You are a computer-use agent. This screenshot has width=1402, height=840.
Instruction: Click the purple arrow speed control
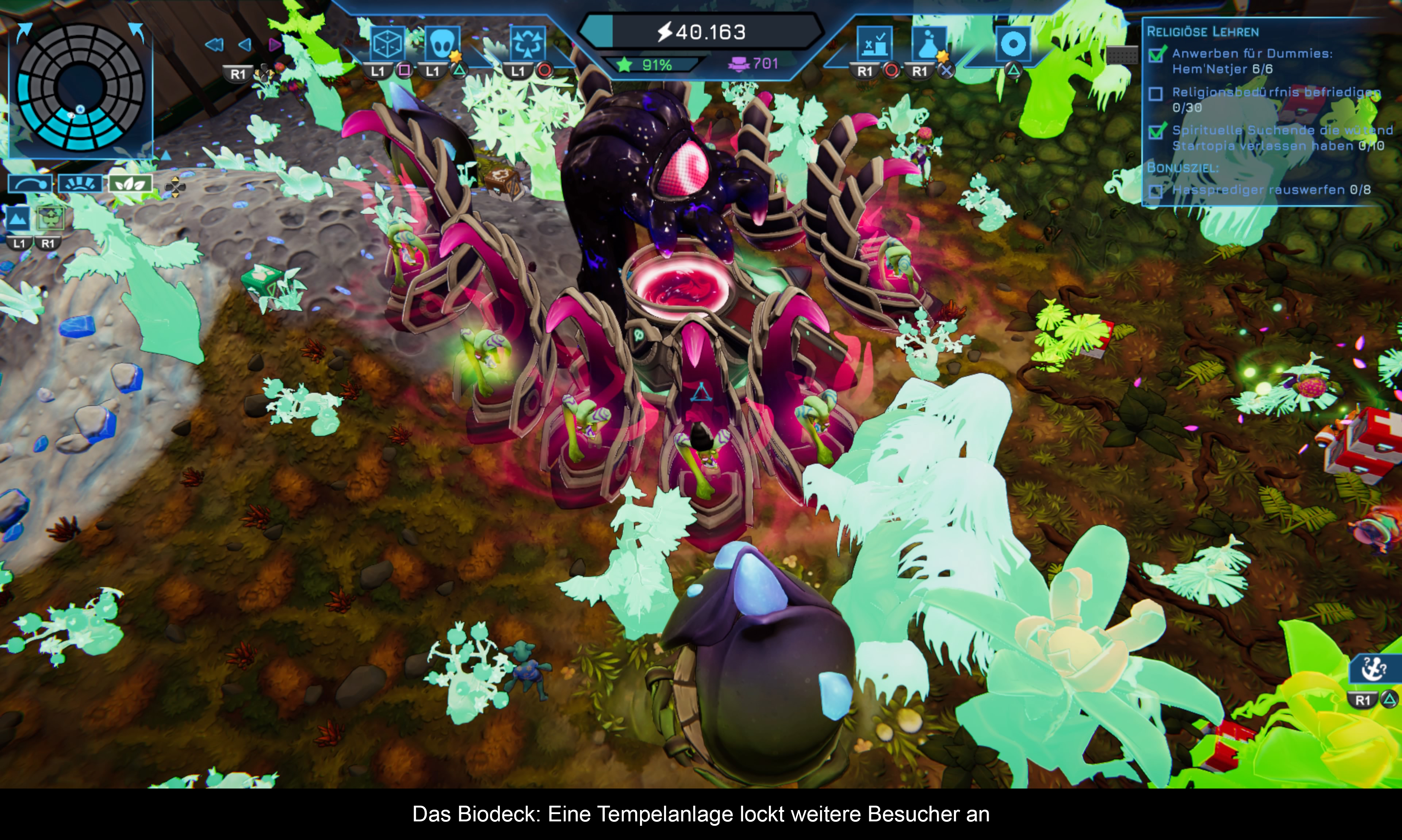tap(275, 45)
